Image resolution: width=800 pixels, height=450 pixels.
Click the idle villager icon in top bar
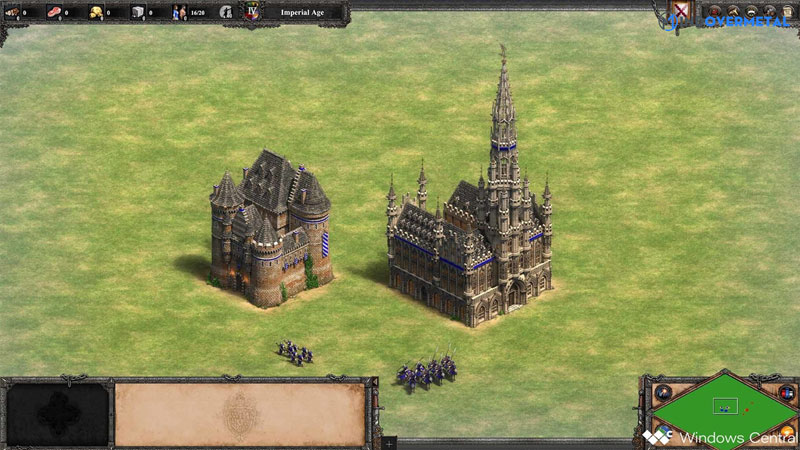coord(227,12)
